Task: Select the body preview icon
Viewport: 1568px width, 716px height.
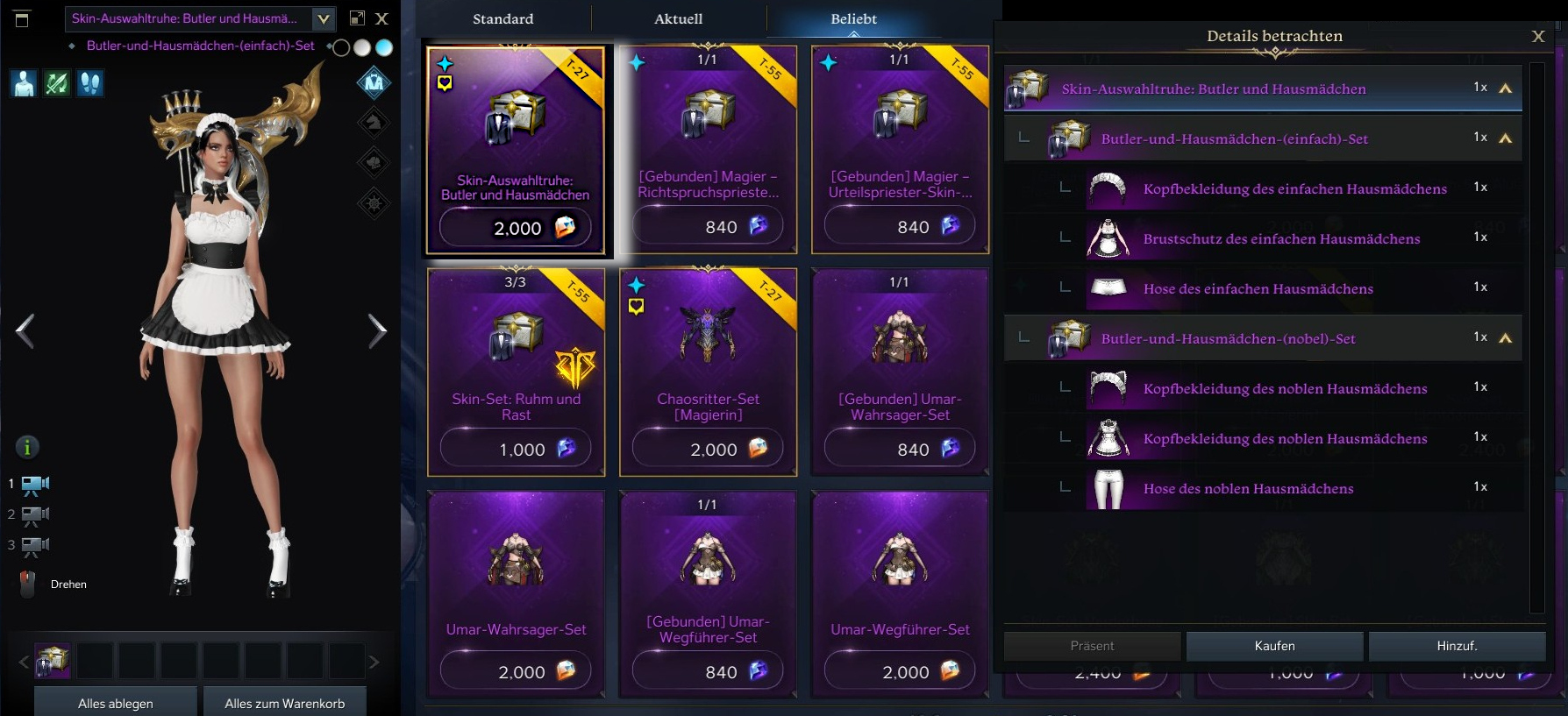Action: pos(23,83)
